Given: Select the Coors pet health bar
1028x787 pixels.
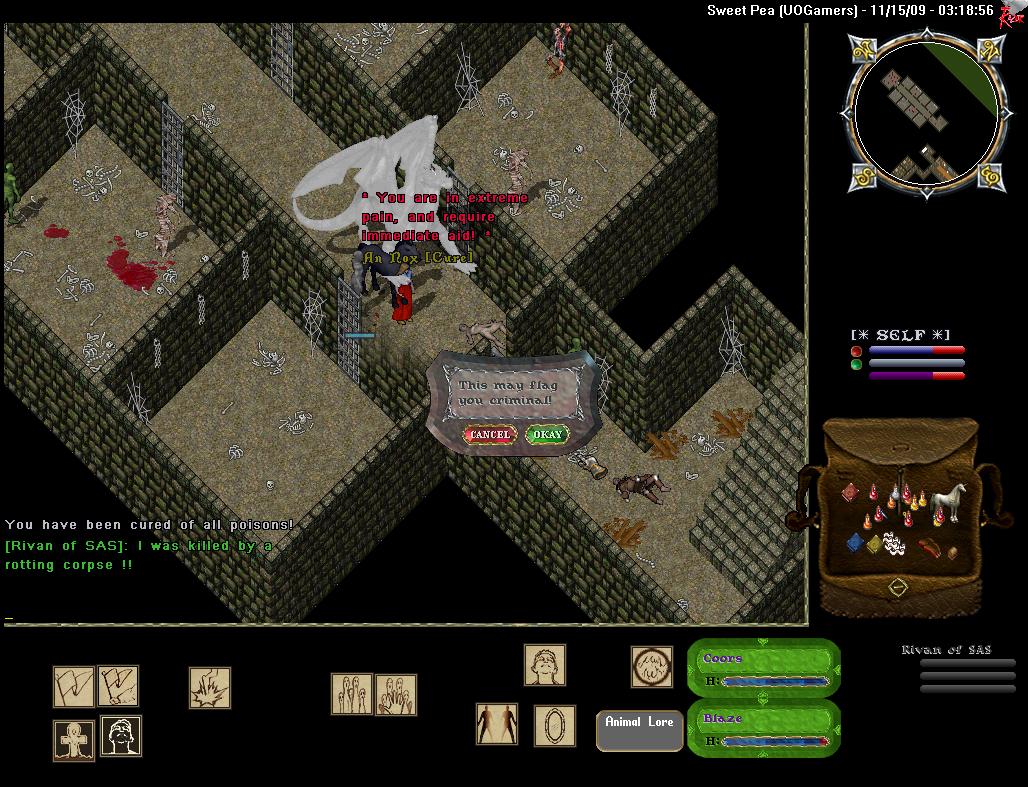Looking at the screenshot, I should tap(765, 669).
